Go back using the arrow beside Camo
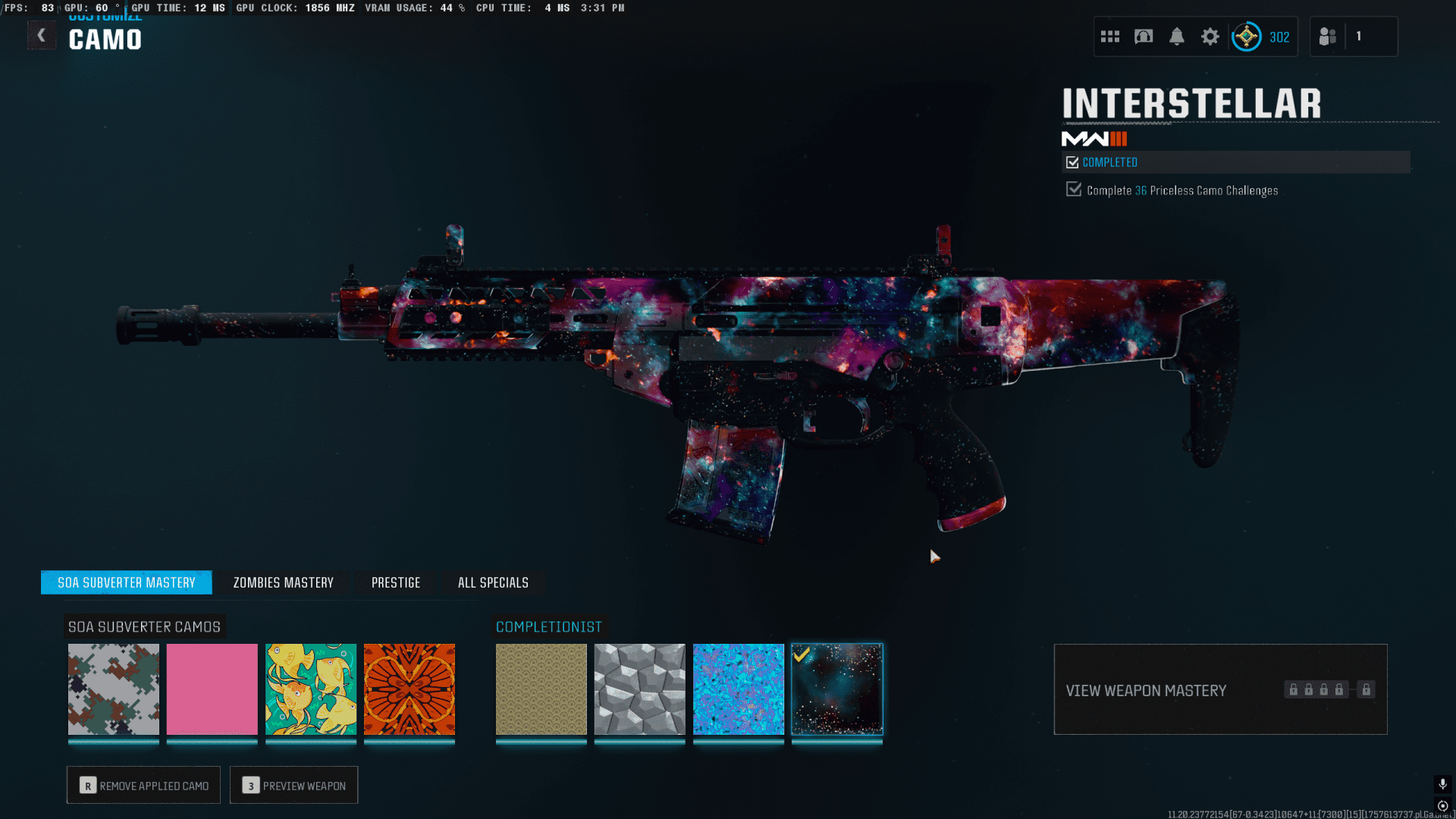This screenshot has height=819, width=1456. pos(42,36)
